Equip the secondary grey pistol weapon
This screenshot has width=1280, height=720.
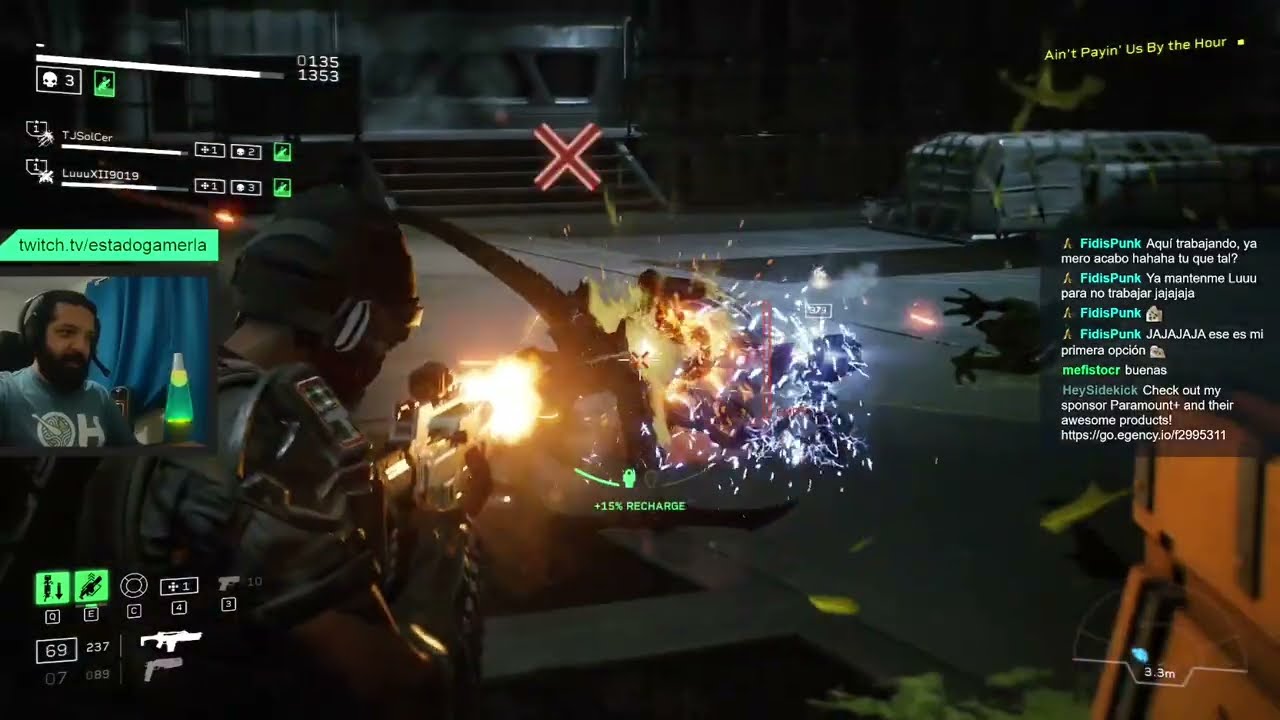click(162, 669)
